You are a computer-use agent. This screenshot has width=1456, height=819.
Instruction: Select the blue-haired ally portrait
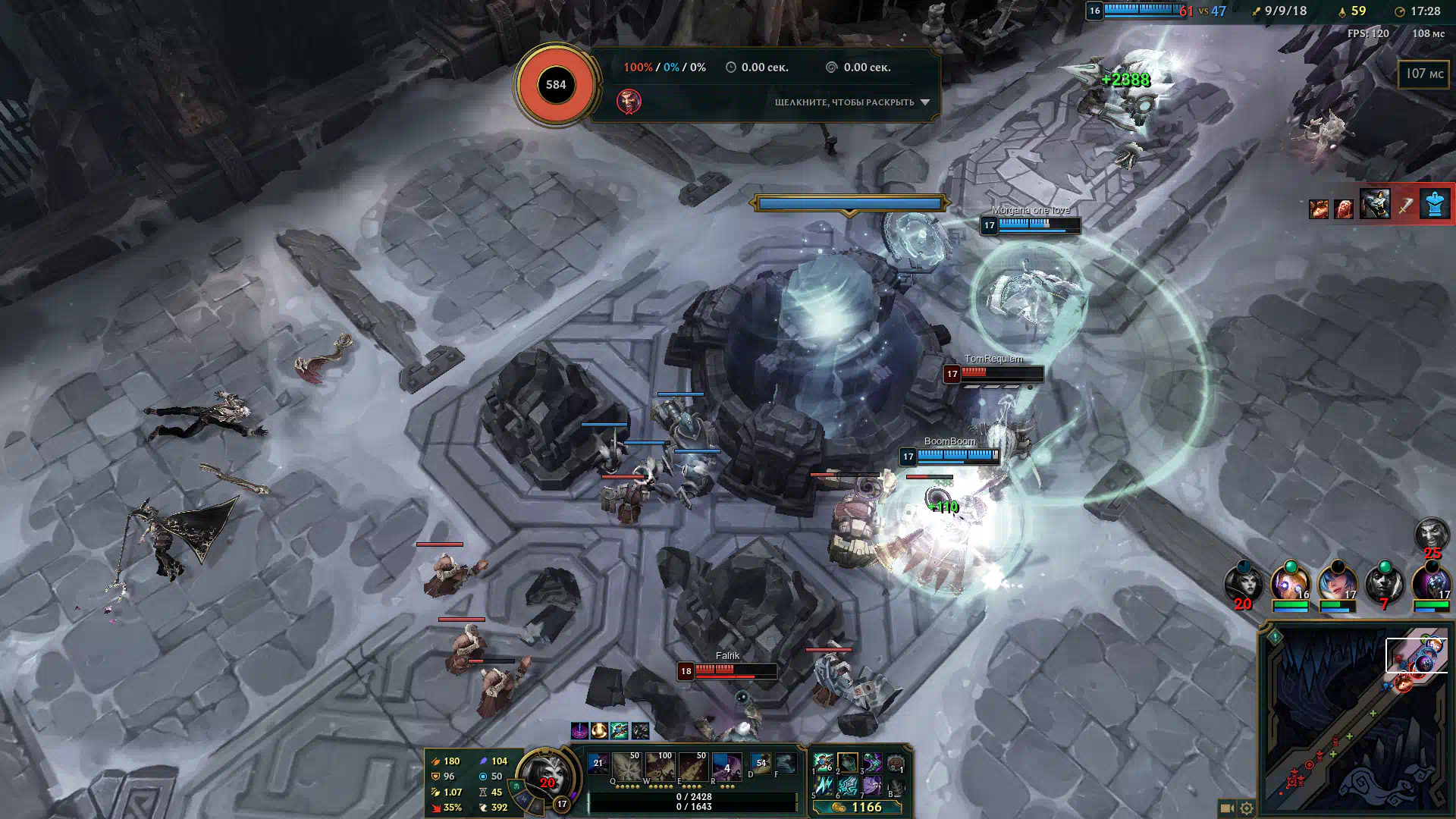(x=1337, y=584)
